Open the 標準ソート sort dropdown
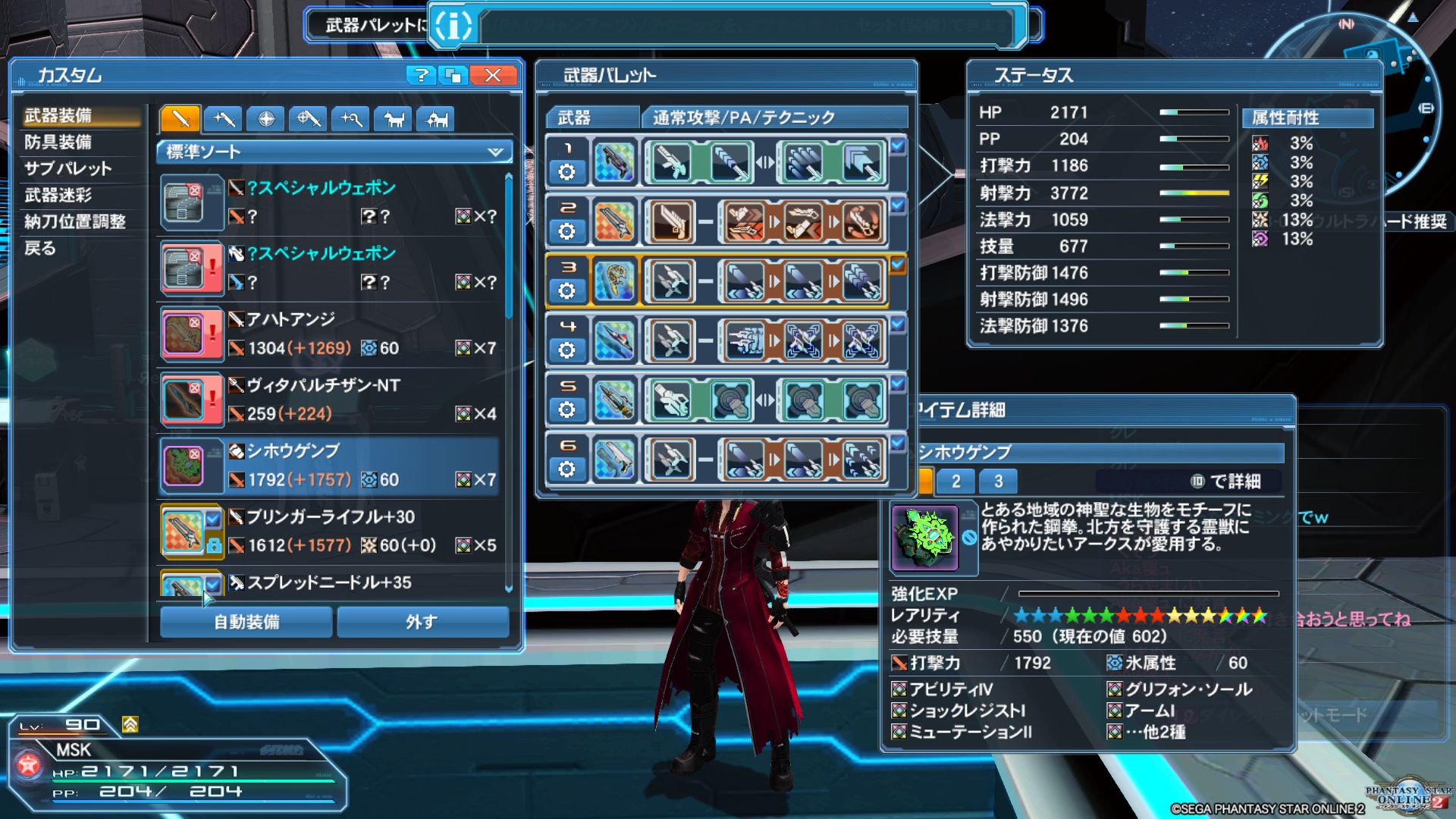The image size is (1456, 819). pyautogui.click(x=334, y=152)
